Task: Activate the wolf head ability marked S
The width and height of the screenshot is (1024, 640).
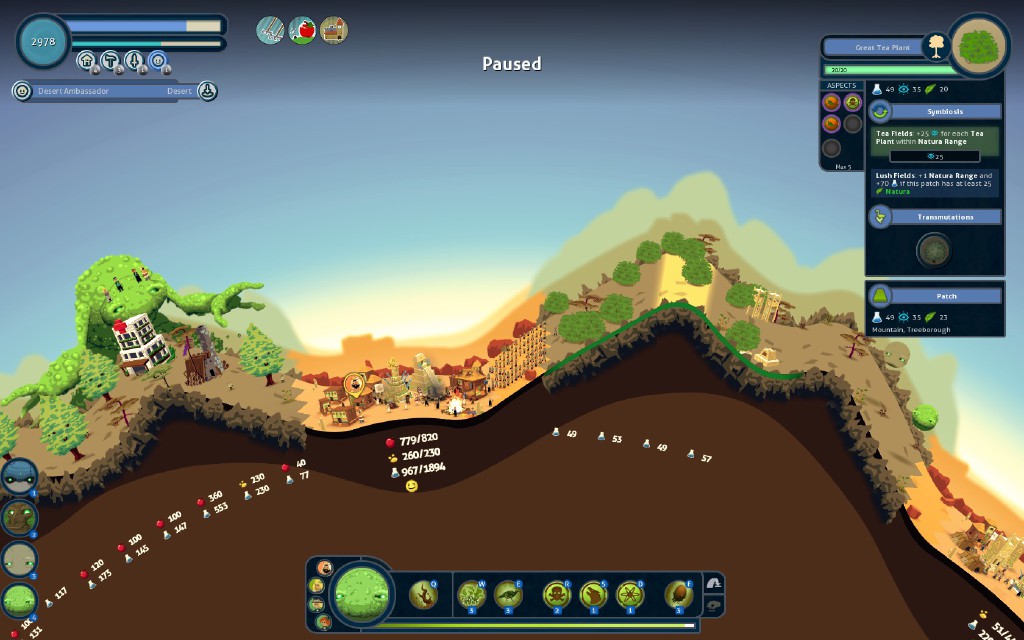Action: pos(593,596)
